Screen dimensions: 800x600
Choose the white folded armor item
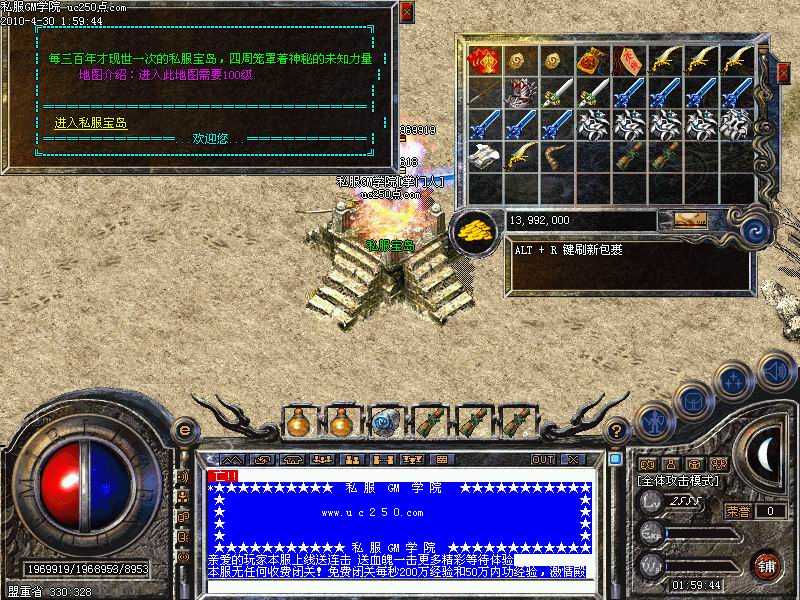tap(485, 158)
